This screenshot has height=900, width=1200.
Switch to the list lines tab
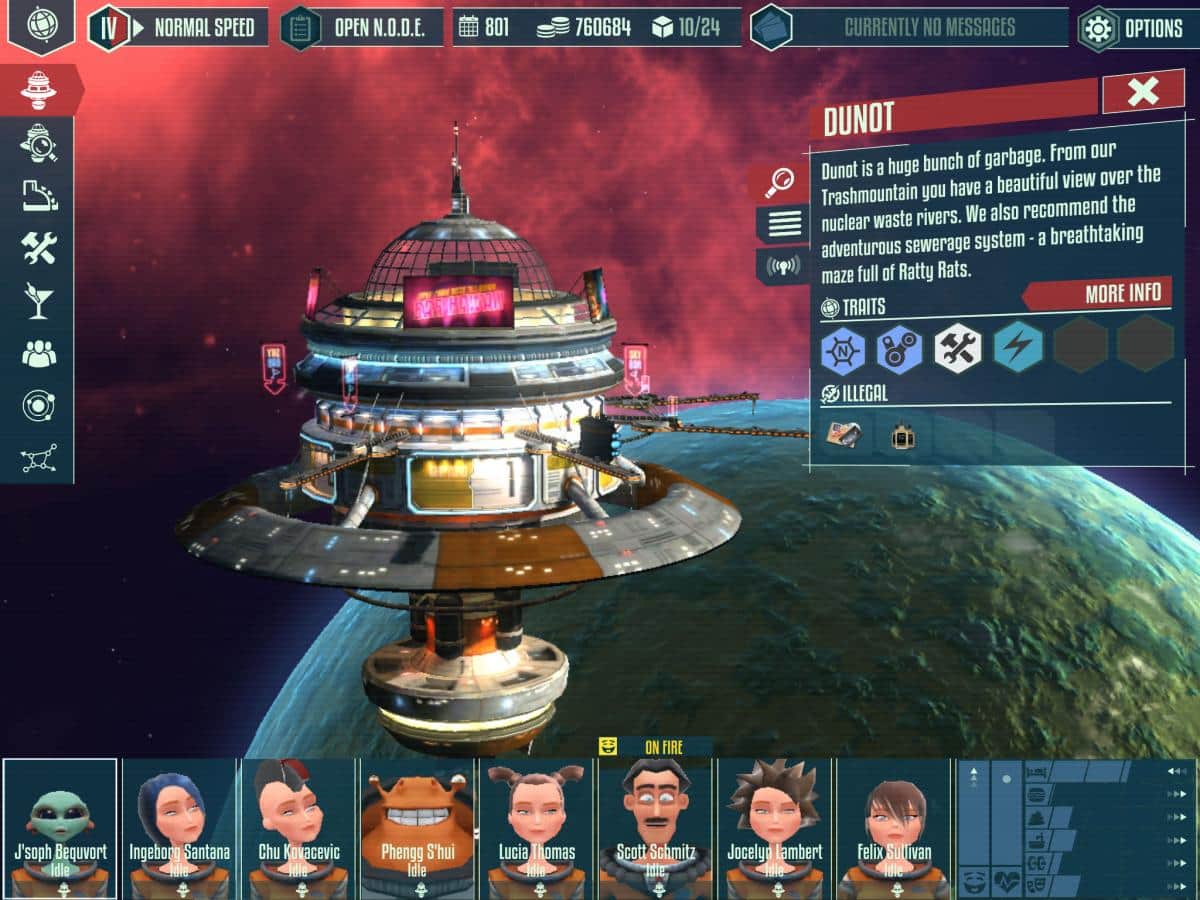pos(782,224)
